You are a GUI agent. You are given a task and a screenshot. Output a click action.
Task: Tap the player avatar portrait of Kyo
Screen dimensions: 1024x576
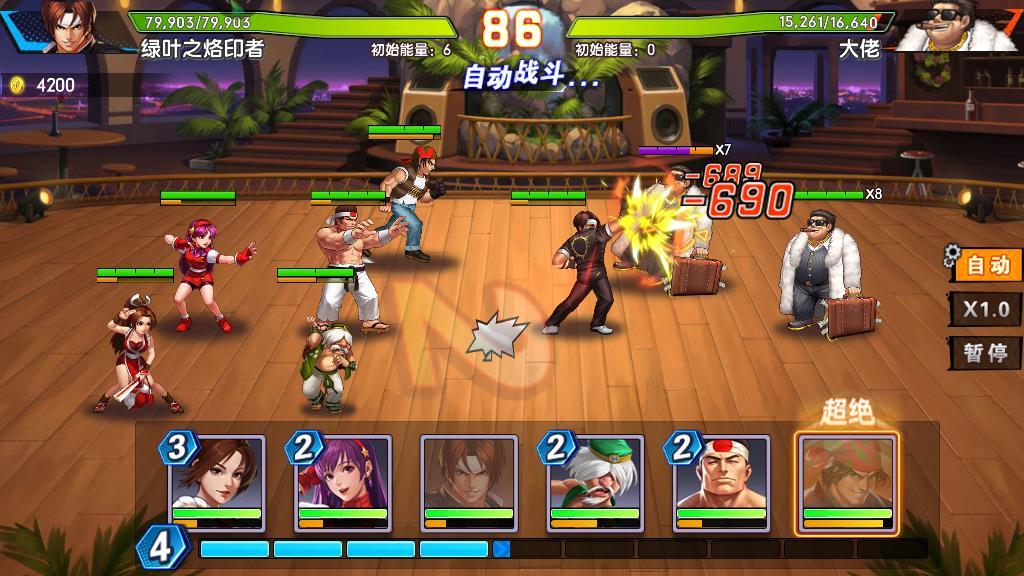pos(68,27)
